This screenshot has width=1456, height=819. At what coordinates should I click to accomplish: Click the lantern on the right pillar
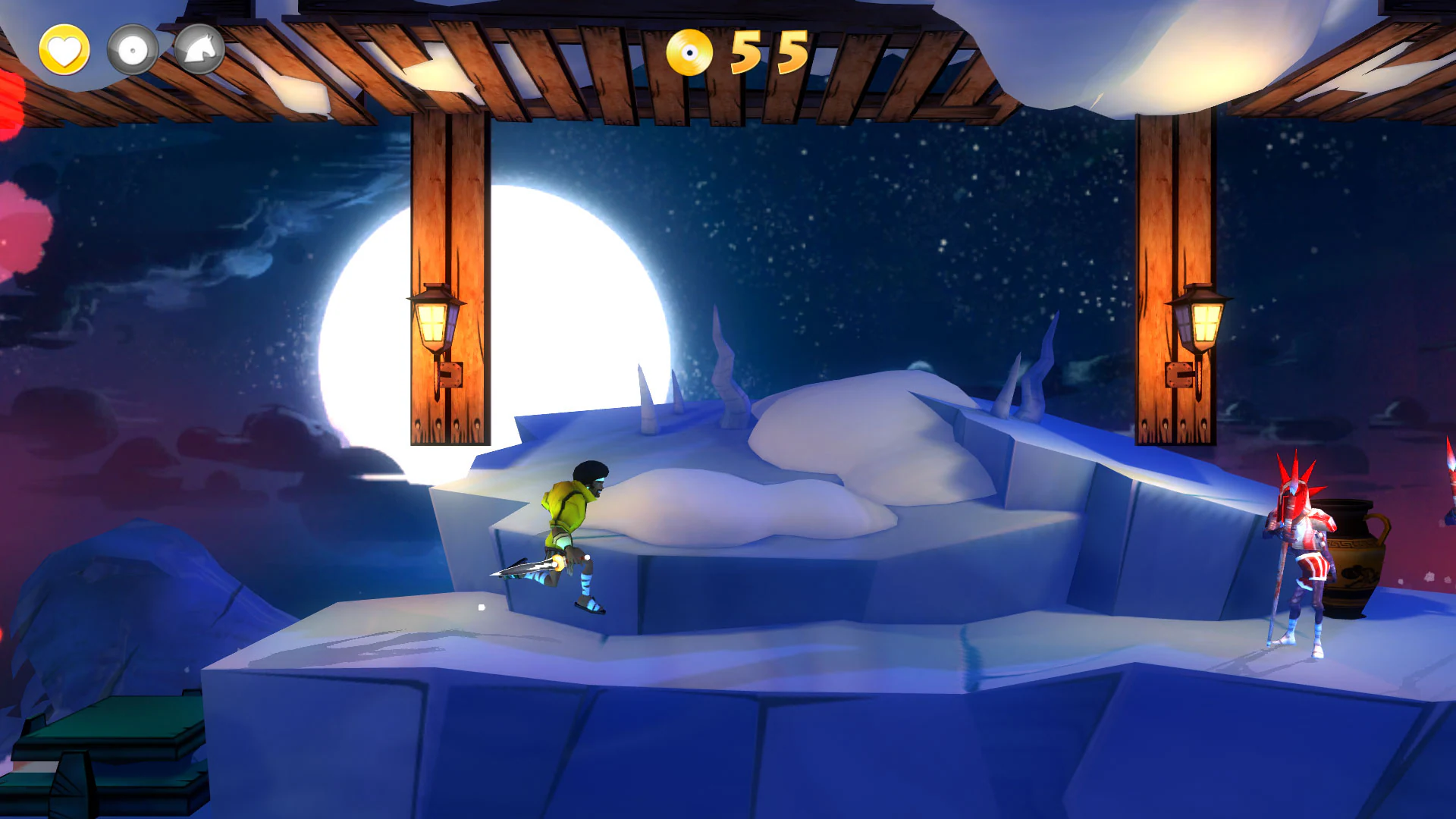coord(1206,322)
